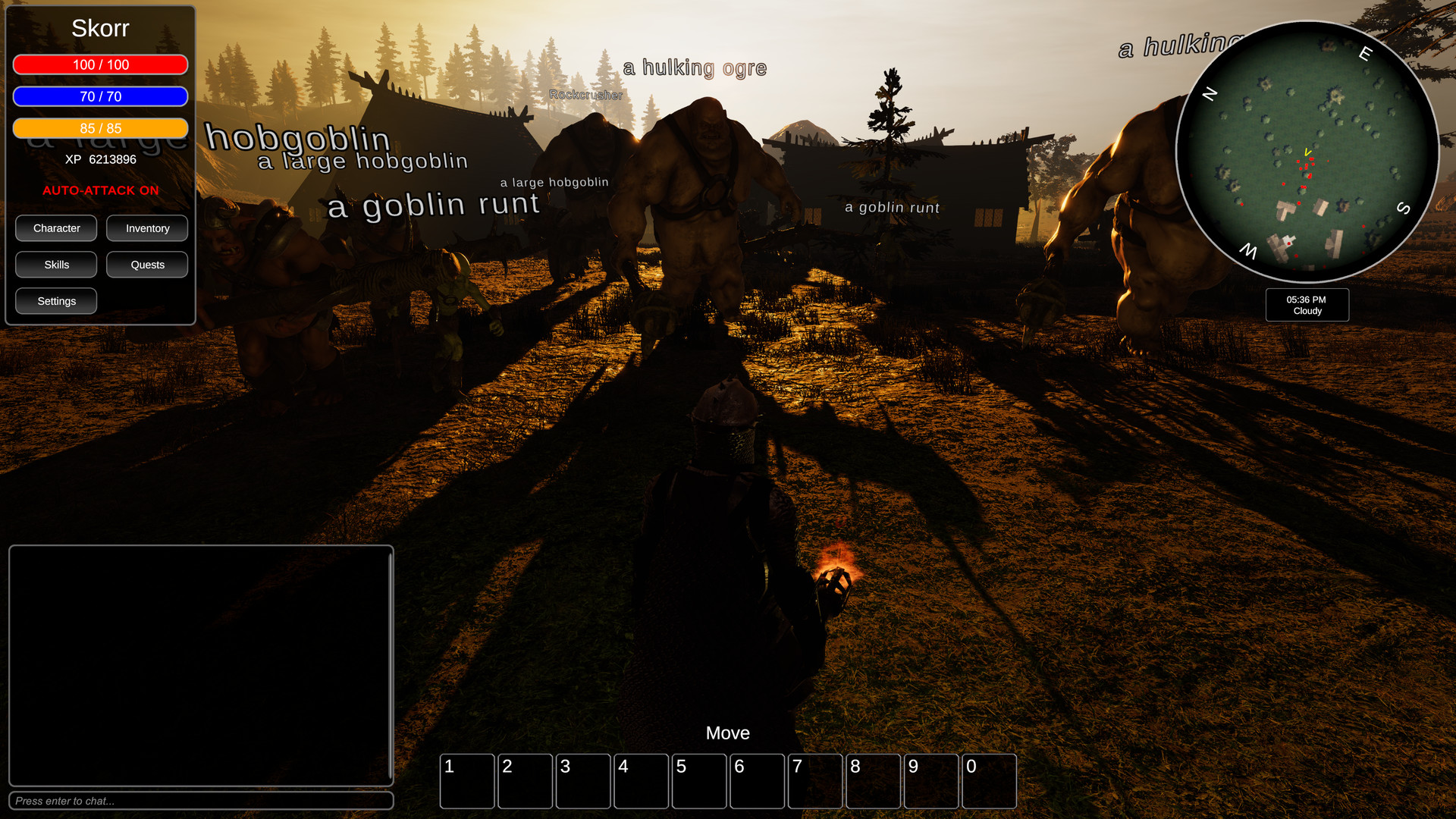Click the chat input field
This screenshot has height=819, width=1456.
tap(201, 801)
